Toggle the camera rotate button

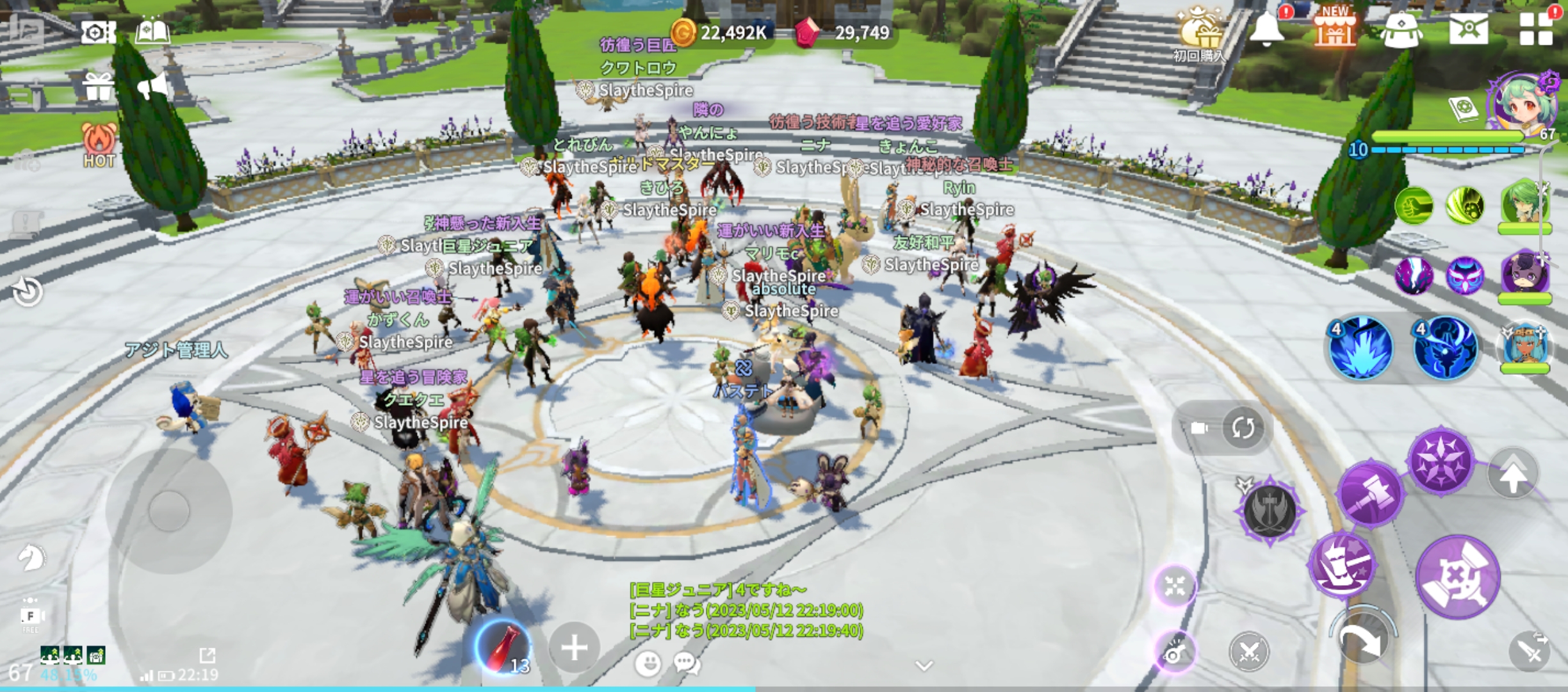[1243, 428]
